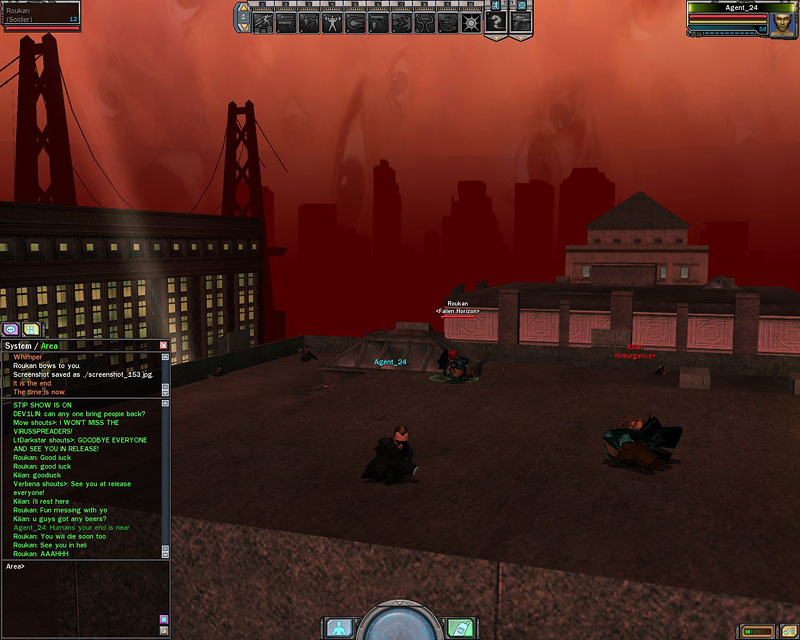Activate the weightlifter ability icon
This screenshot has height=640, width=800.
(x=332, y=21)
